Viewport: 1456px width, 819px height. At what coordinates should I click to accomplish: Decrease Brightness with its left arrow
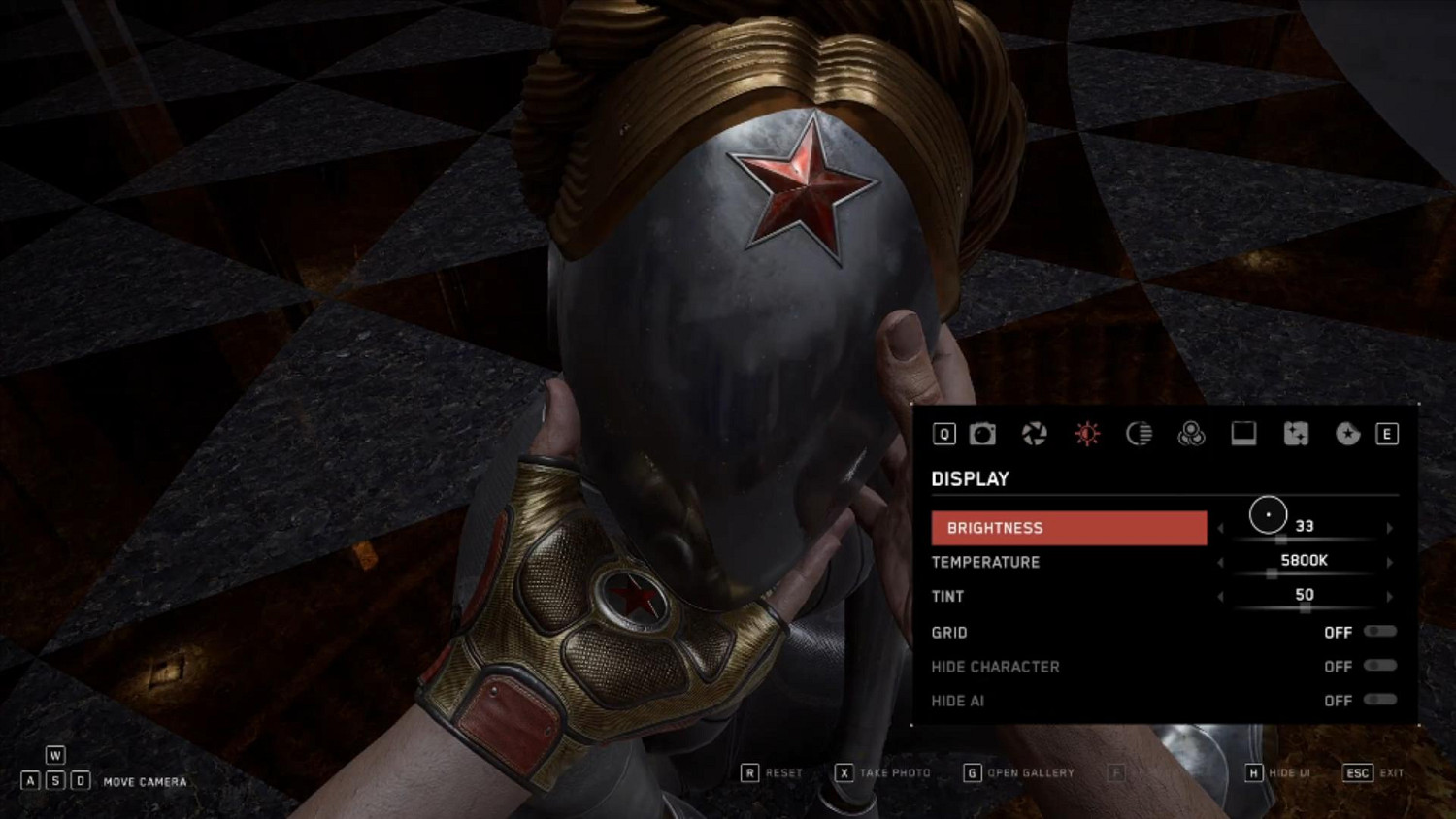[x=1221, y=528]
